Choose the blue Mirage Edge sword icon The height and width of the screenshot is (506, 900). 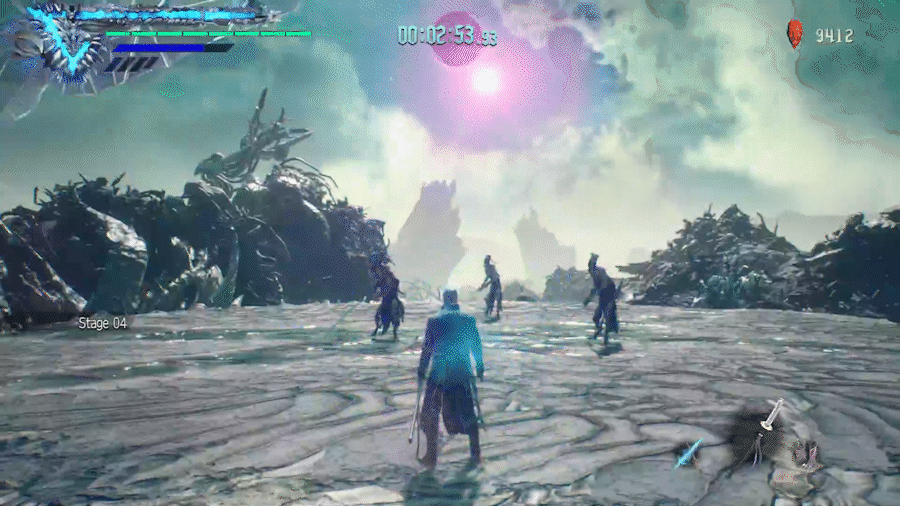pyautogui.click(x=690, y=453)
